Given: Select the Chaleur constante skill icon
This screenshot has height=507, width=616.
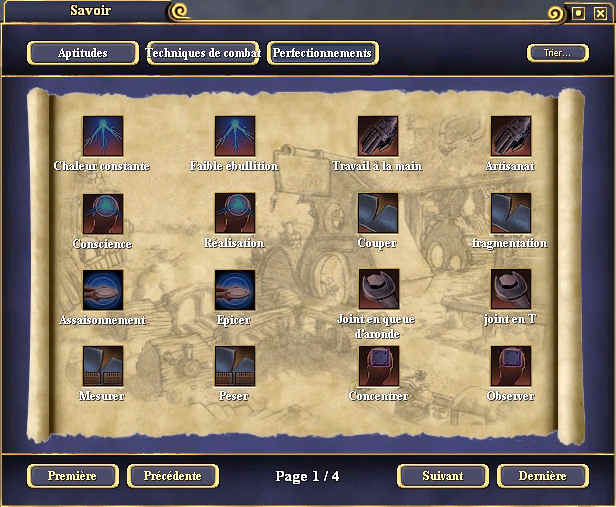Looking at the screenshot, I should pos(103,135).
